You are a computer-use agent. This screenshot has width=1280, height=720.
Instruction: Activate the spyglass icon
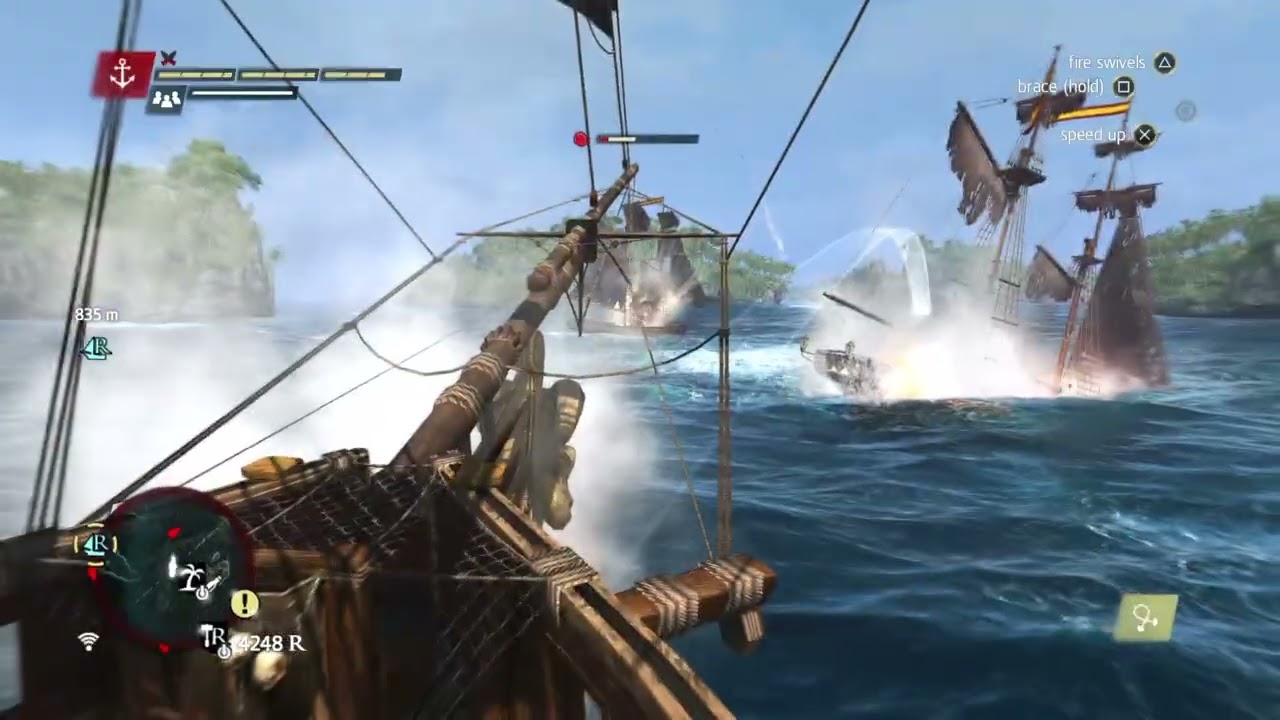(x=1146, y=619)
